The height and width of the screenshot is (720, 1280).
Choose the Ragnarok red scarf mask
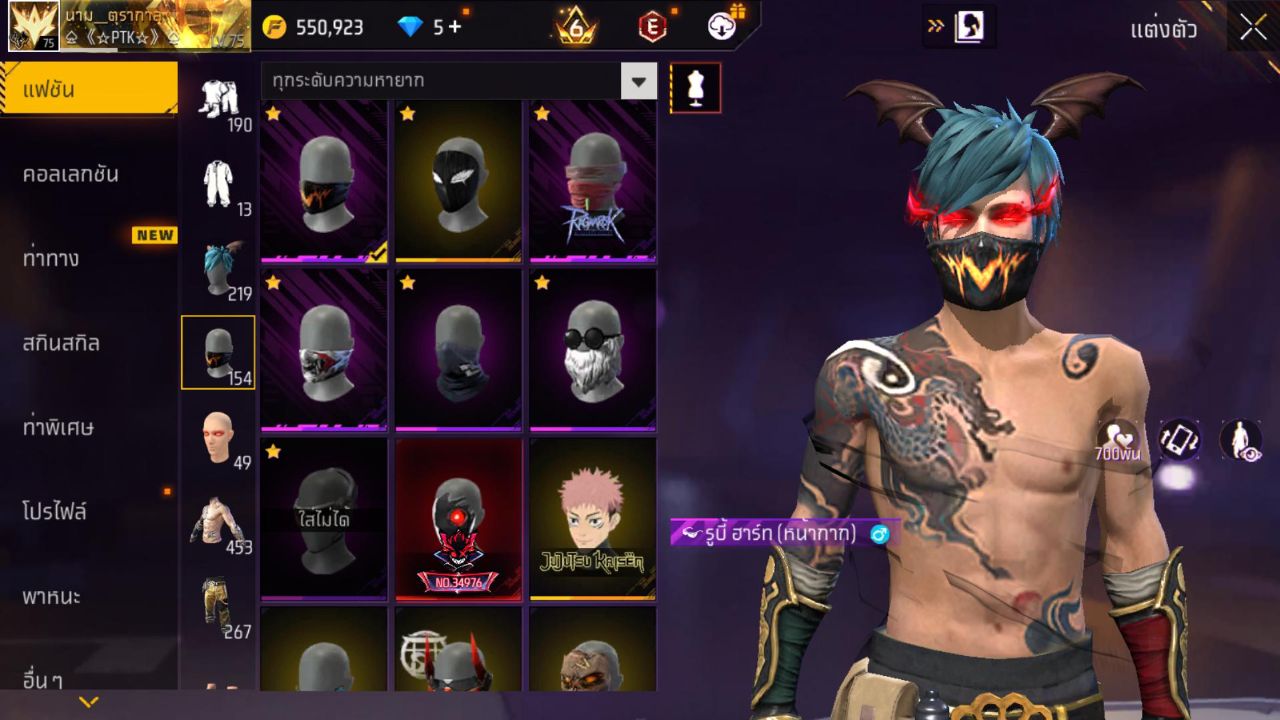pos(592,180)
